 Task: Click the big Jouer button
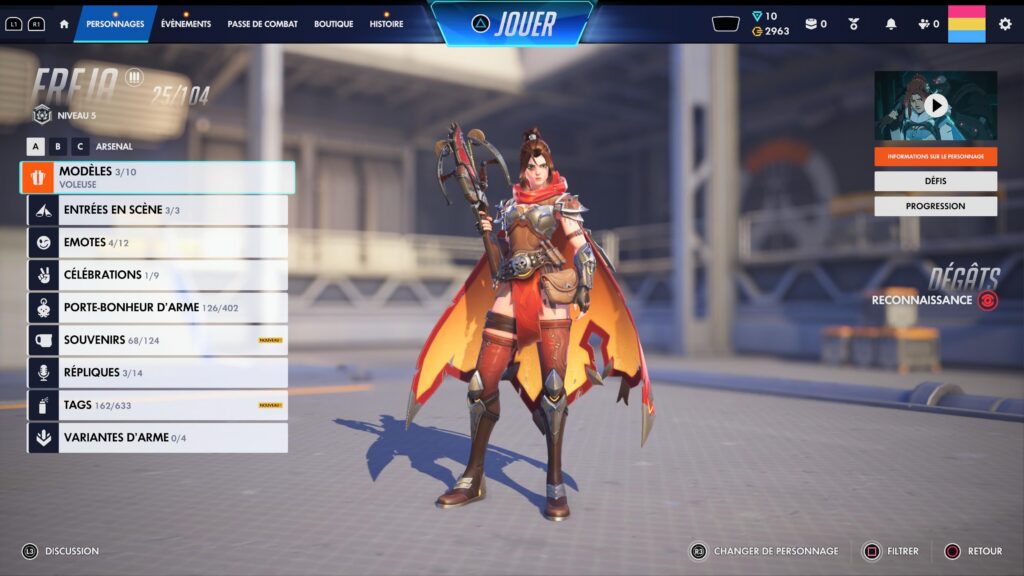click(x=512, y=24)
